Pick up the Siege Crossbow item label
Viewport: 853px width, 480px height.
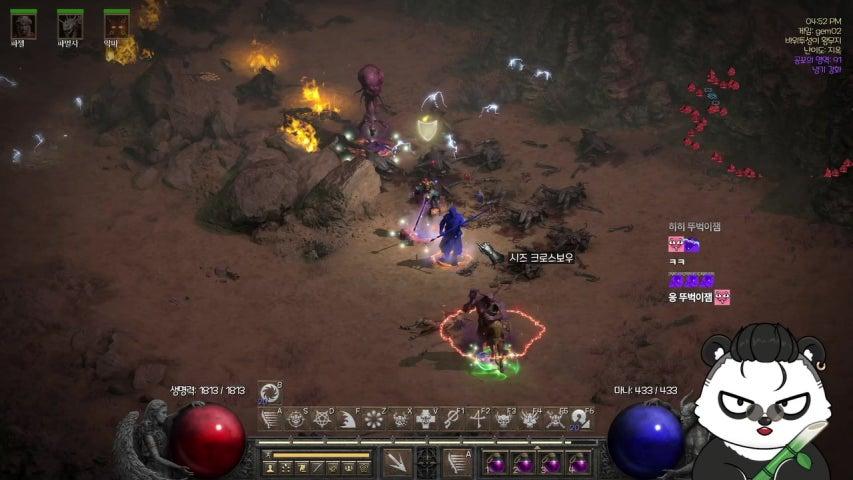[540, 257]
